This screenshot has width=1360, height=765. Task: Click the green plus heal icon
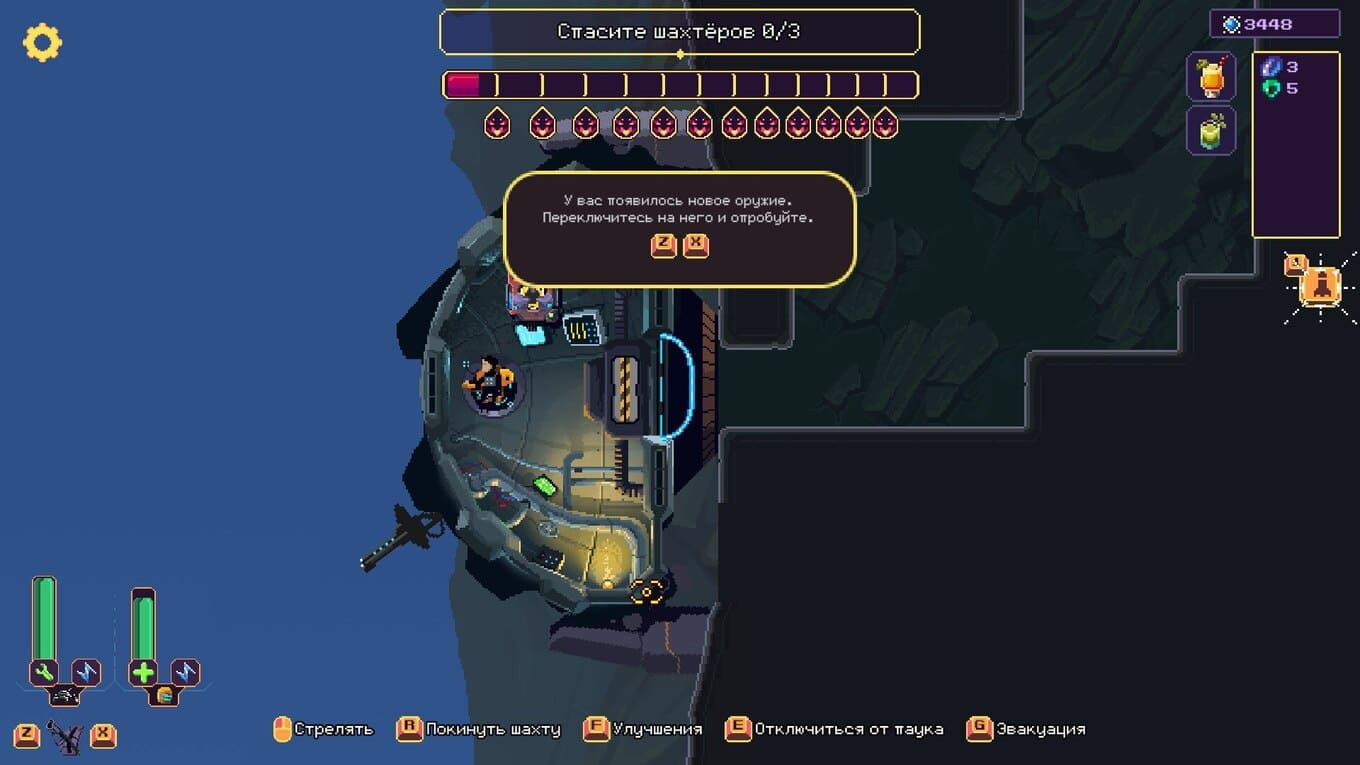tap(143, 672)
